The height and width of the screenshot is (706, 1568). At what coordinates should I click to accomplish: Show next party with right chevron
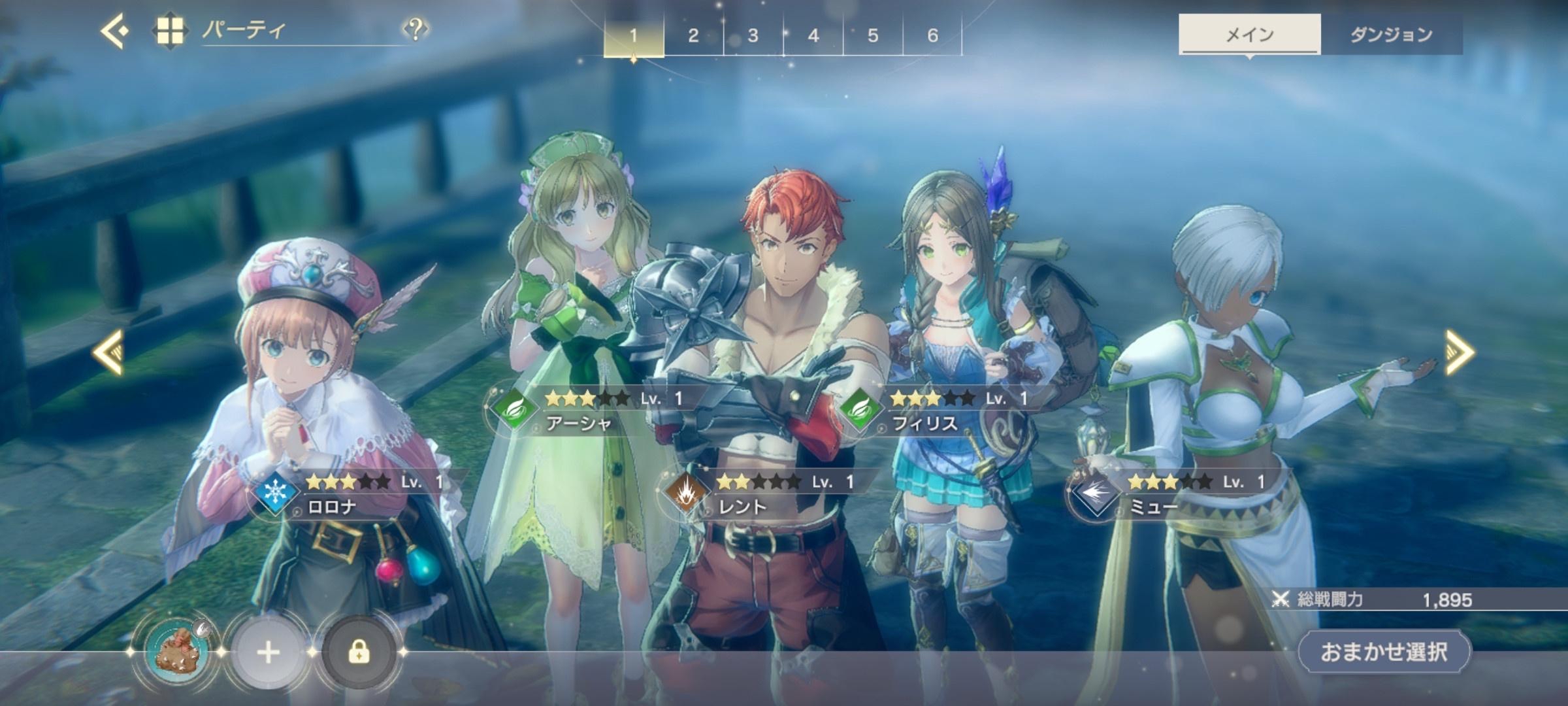pos(1460,352)
